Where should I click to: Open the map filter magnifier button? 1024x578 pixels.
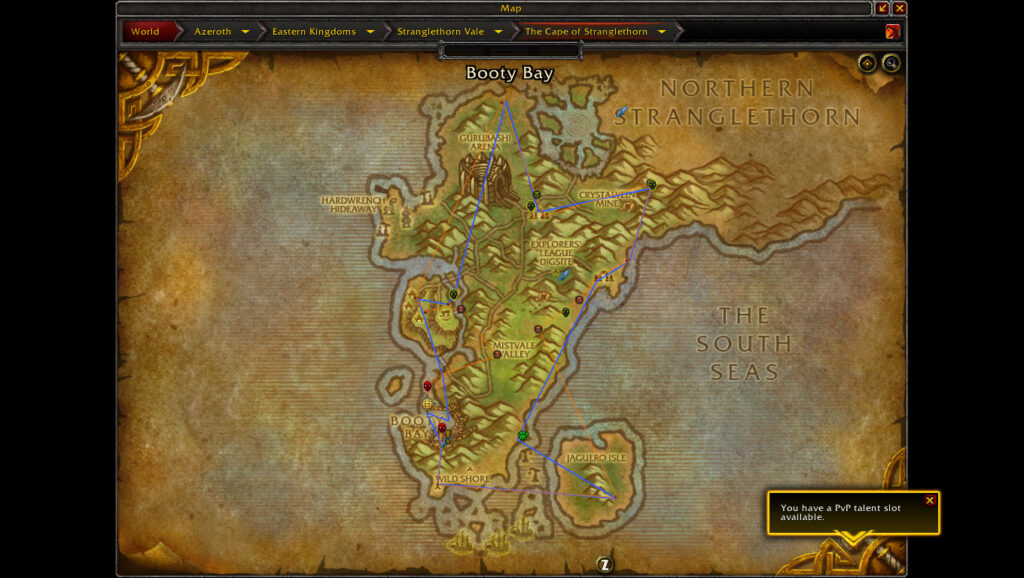[x=890, y=64]
